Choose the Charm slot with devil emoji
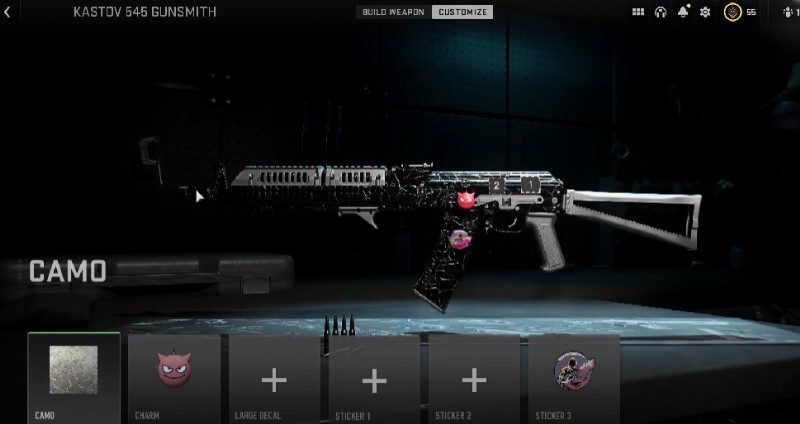 (173, 377)
